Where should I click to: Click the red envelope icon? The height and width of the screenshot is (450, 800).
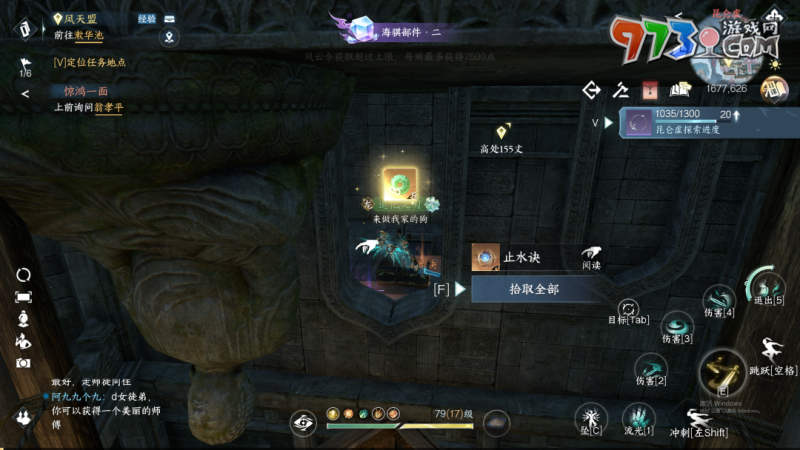click(651, 90)
